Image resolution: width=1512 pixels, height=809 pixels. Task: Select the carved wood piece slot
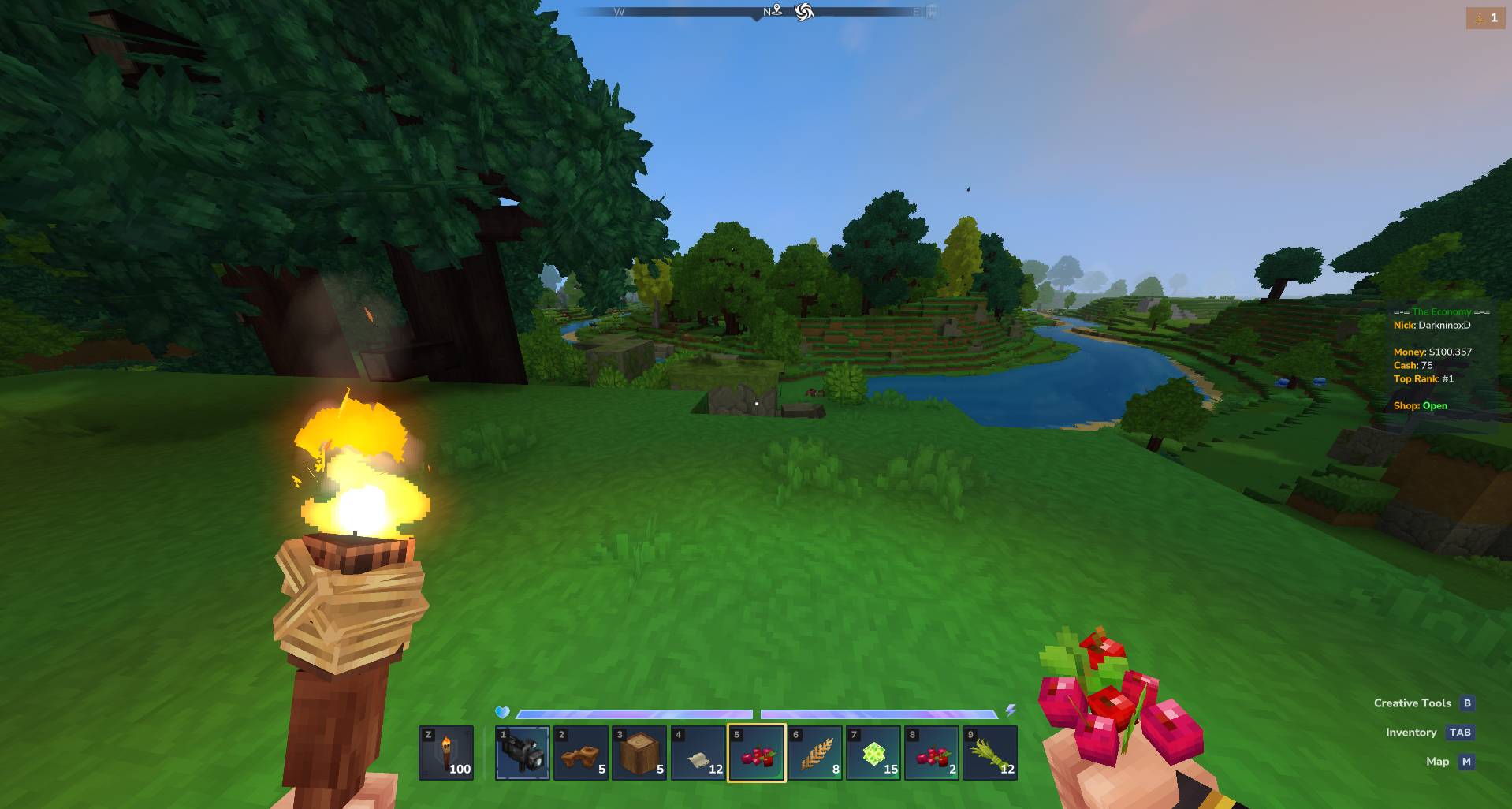(580, 753)
